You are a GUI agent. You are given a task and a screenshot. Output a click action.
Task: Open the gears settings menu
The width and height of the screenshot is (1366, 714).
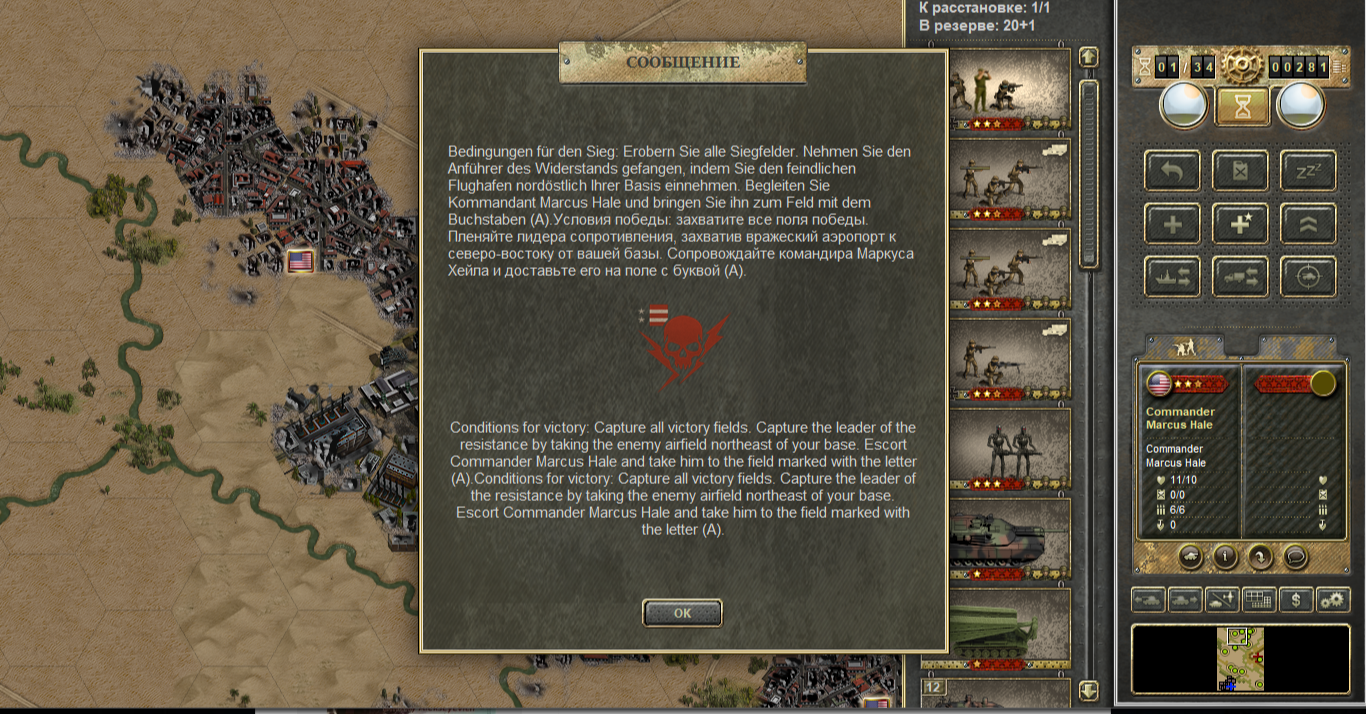(x=1332, y=600)
